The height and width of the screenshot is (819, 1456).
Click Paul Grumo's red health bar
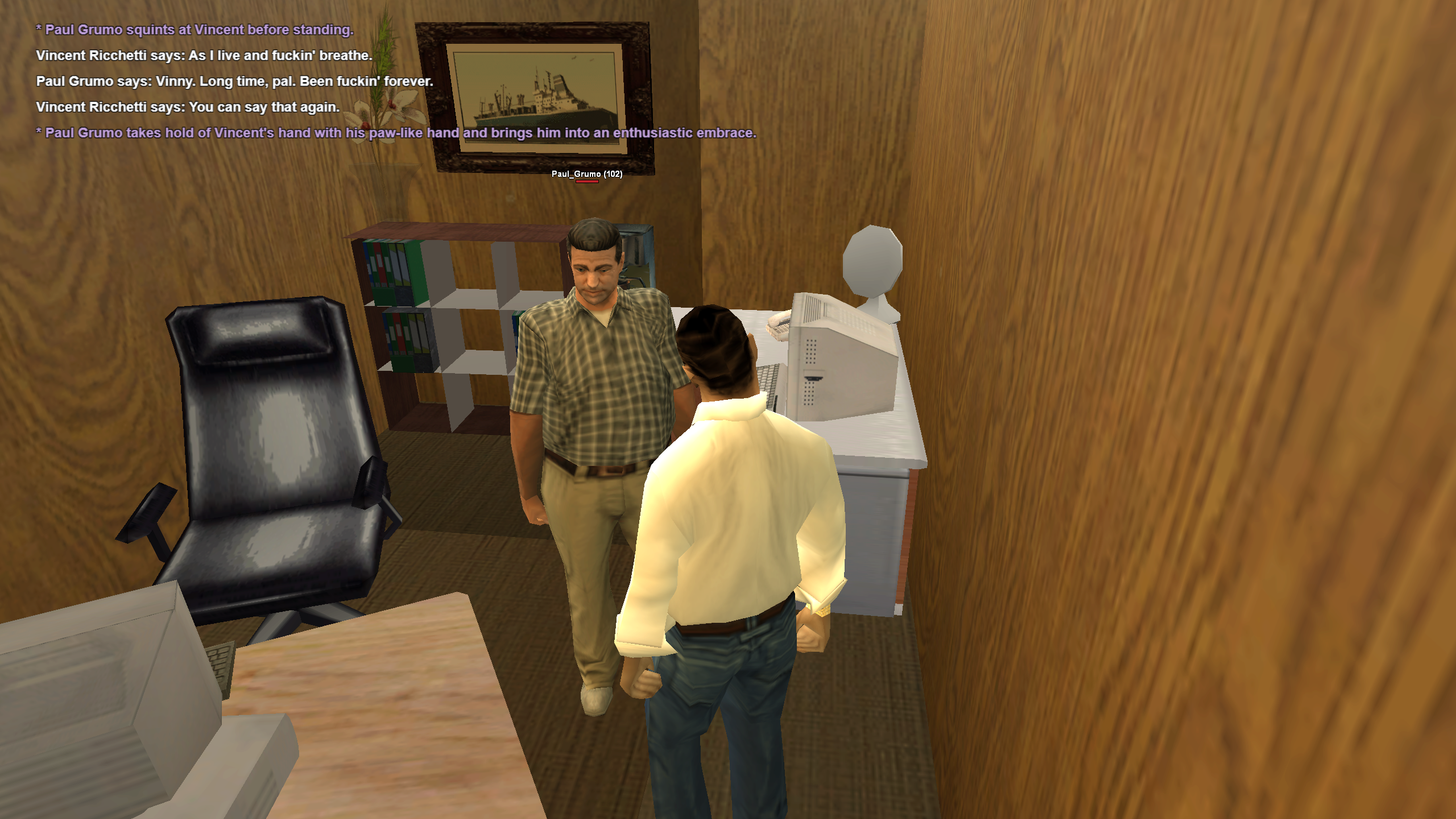pyautogui.click(x=588, y=183)
